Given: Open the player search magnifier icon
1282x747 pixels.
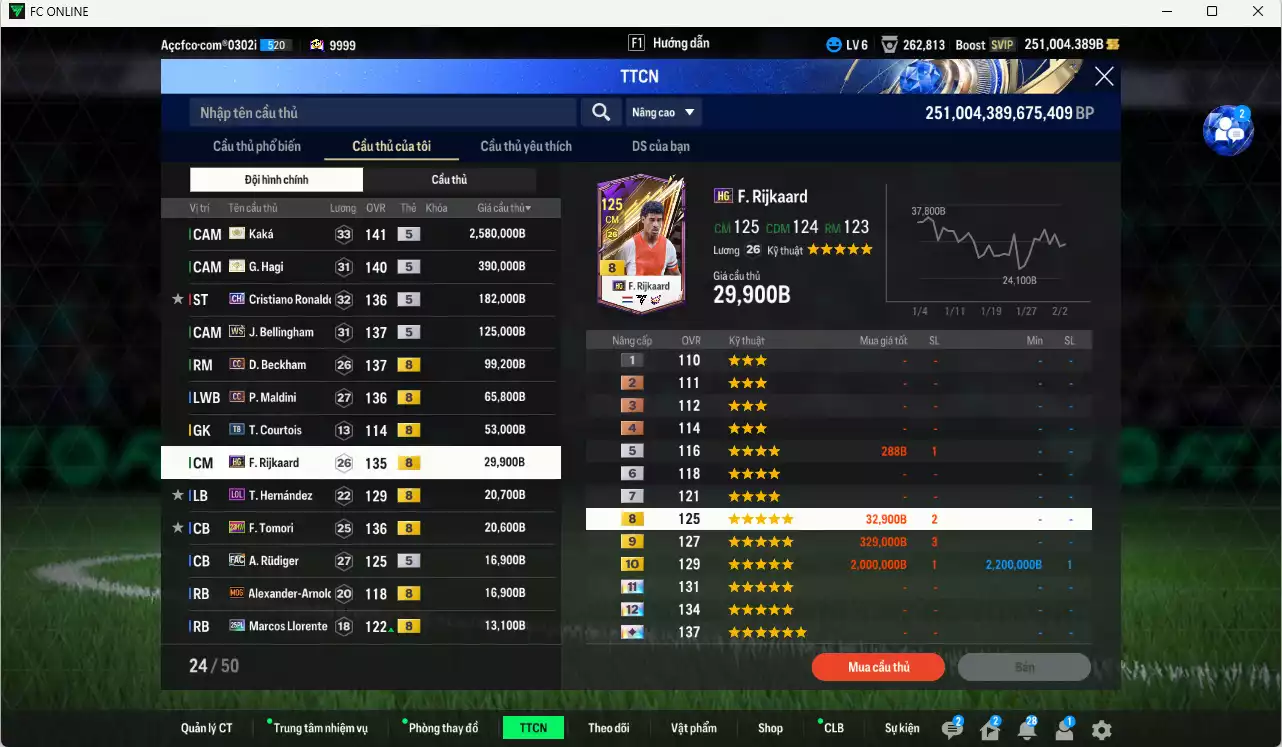Looking at the screenshot, I should tap(600, 112).
